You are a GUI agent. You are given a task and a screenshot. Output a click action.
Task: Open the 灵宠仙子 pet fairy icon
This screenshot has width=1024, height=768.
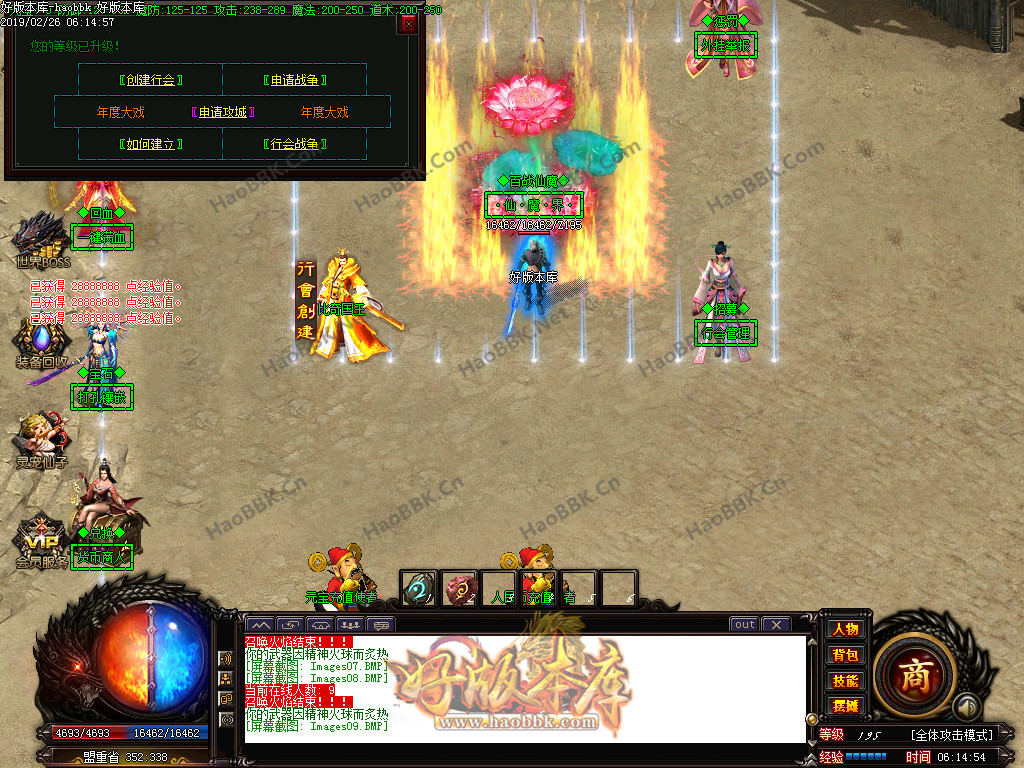[x=41, y=440]
